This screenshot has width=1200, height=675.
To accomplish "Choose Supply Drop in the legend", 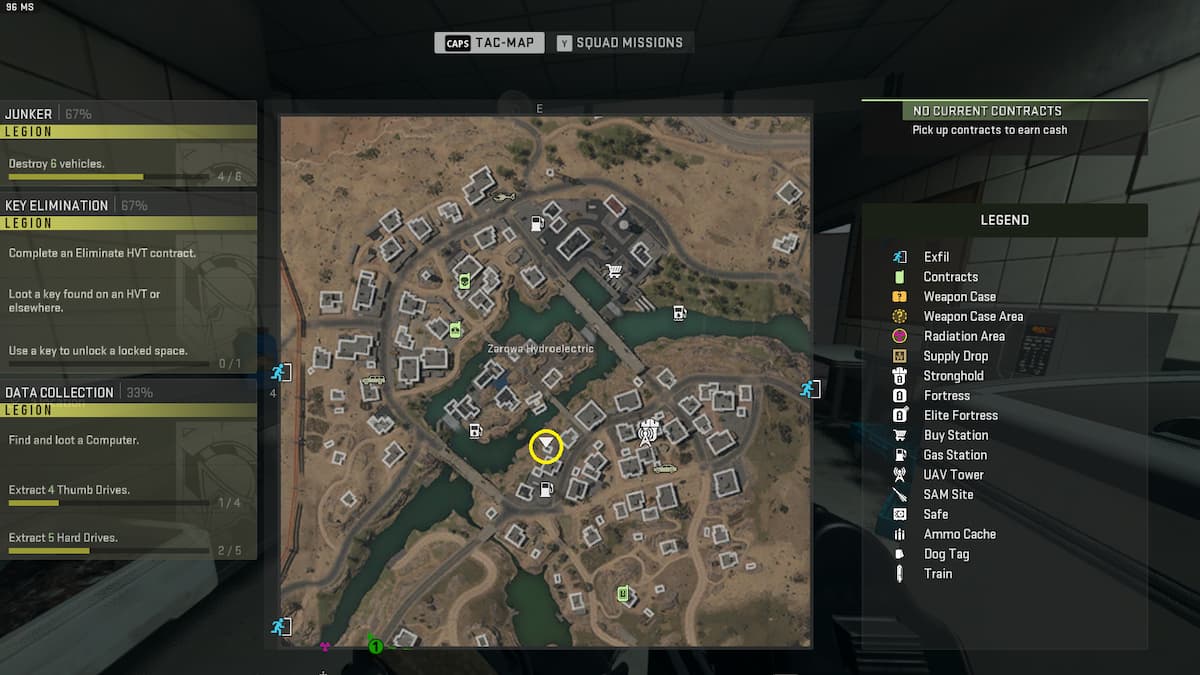I will pyautogui.click(x=955, y=356).
